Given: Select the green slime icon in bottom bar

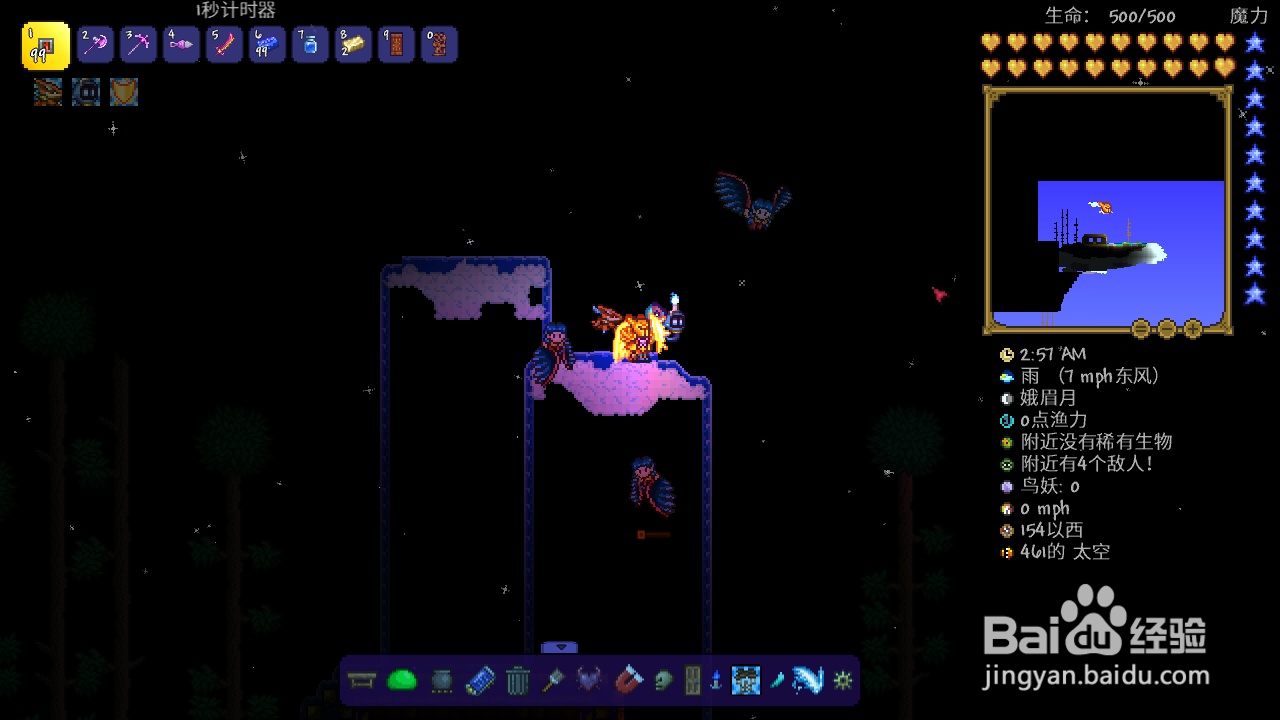Looking at the screenshot, I should (401, 681).
